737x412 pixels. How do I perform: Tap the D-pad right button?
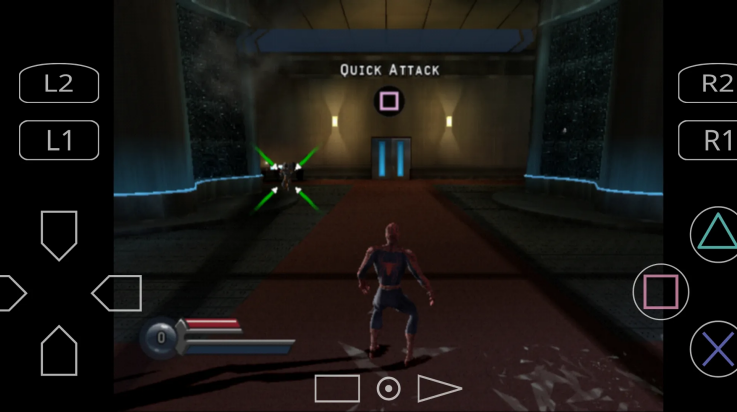[x=117, y=293]
